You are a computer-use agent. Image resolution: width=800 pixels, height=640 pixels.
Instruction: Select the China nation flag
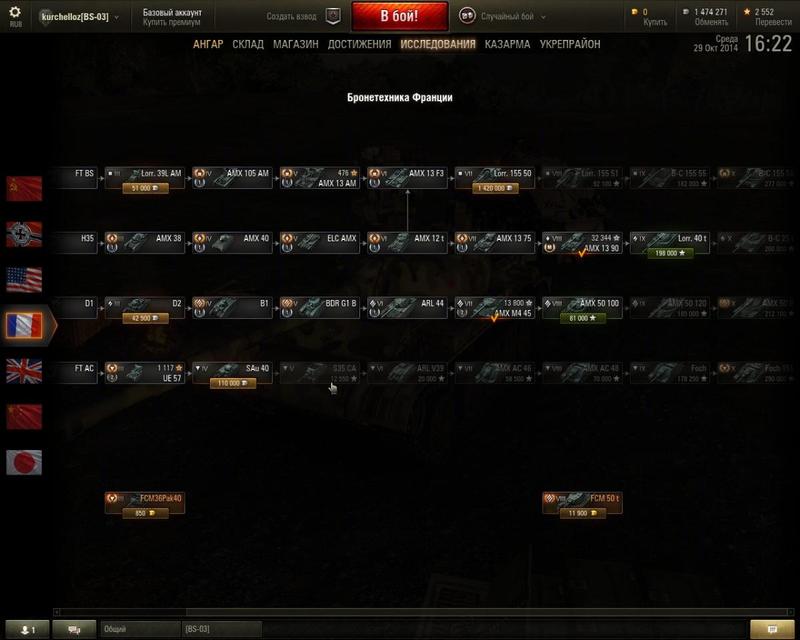click(24, 416)
